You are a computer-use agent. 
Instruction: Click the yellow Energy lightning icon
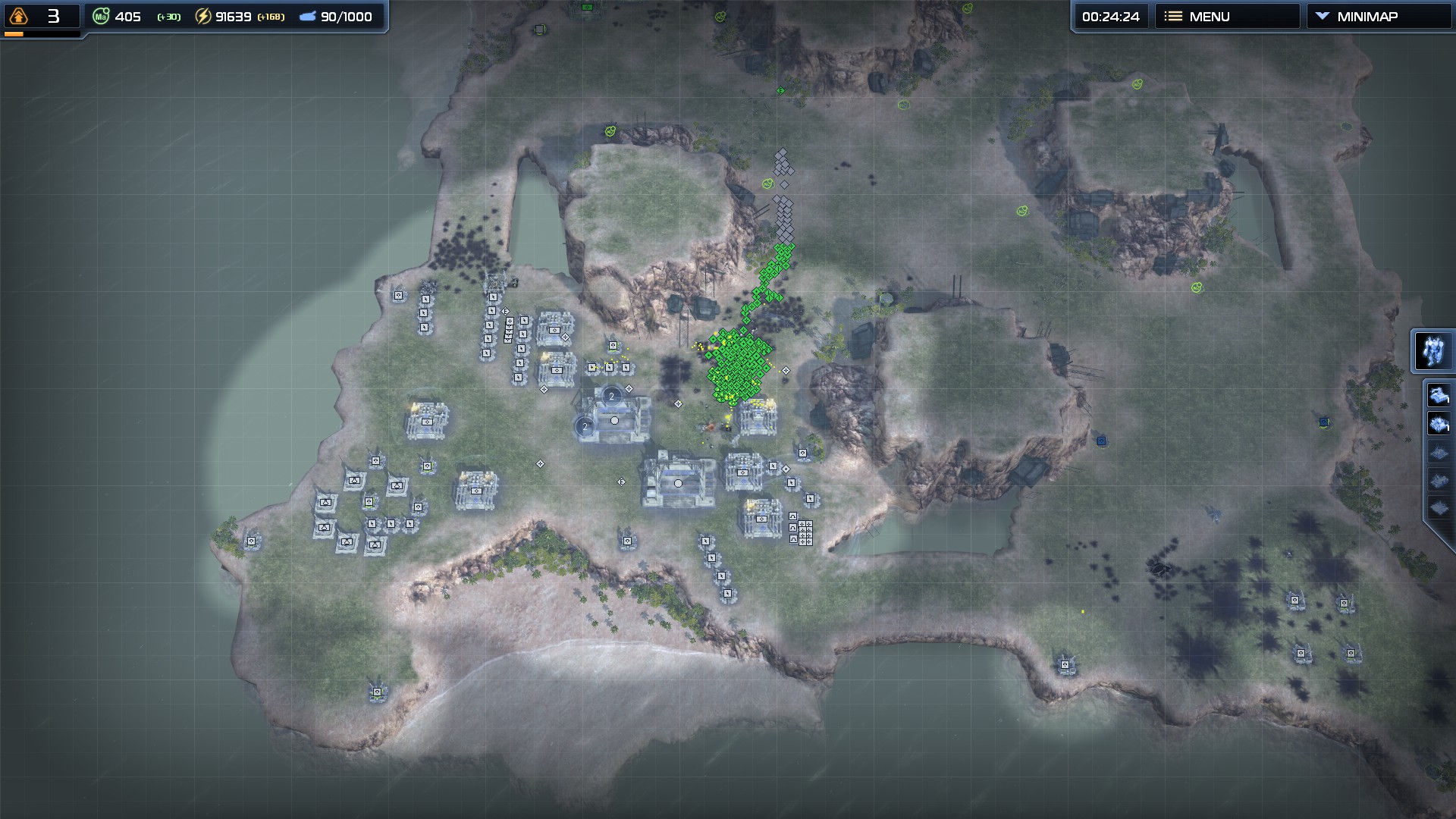(202, 15)
